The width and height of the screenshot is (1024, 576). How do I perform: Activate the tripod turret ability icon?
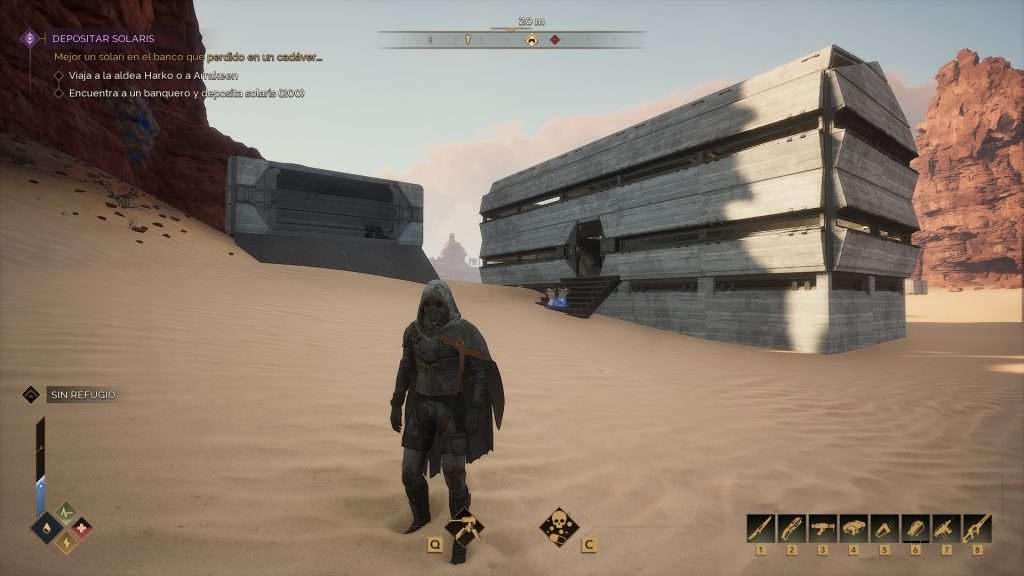tap(464, 526)
